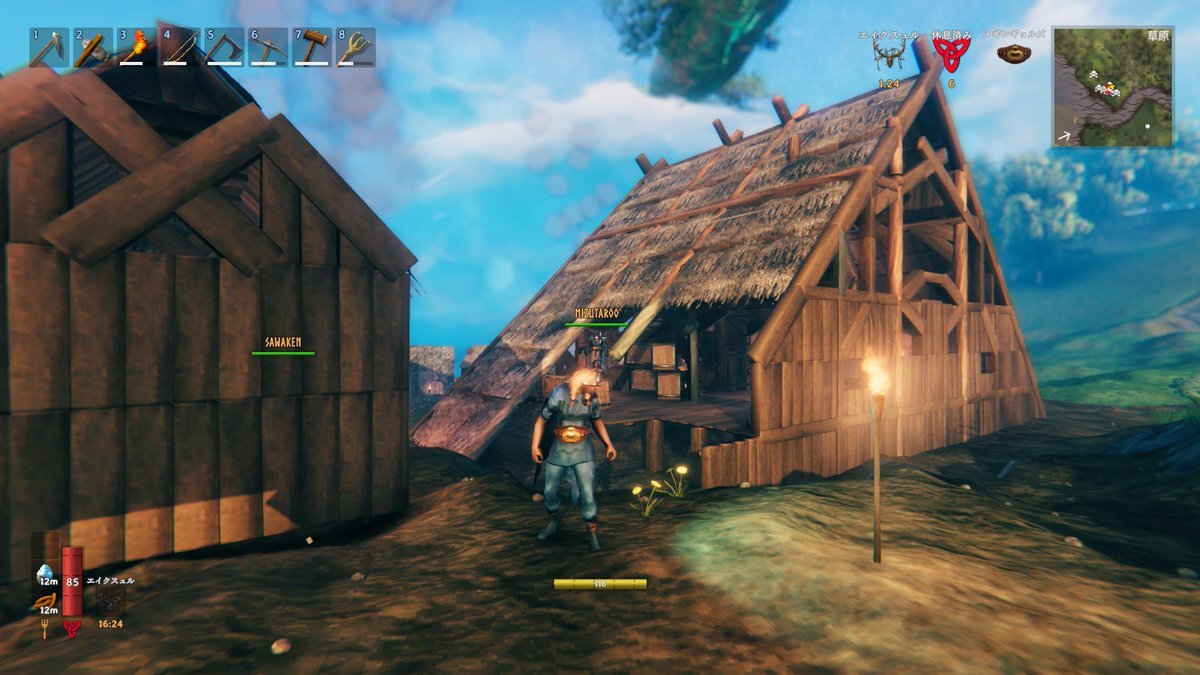1200x675 pixels.
Task: Click the Megingjord belt status icon
Action: point(1015,54)
